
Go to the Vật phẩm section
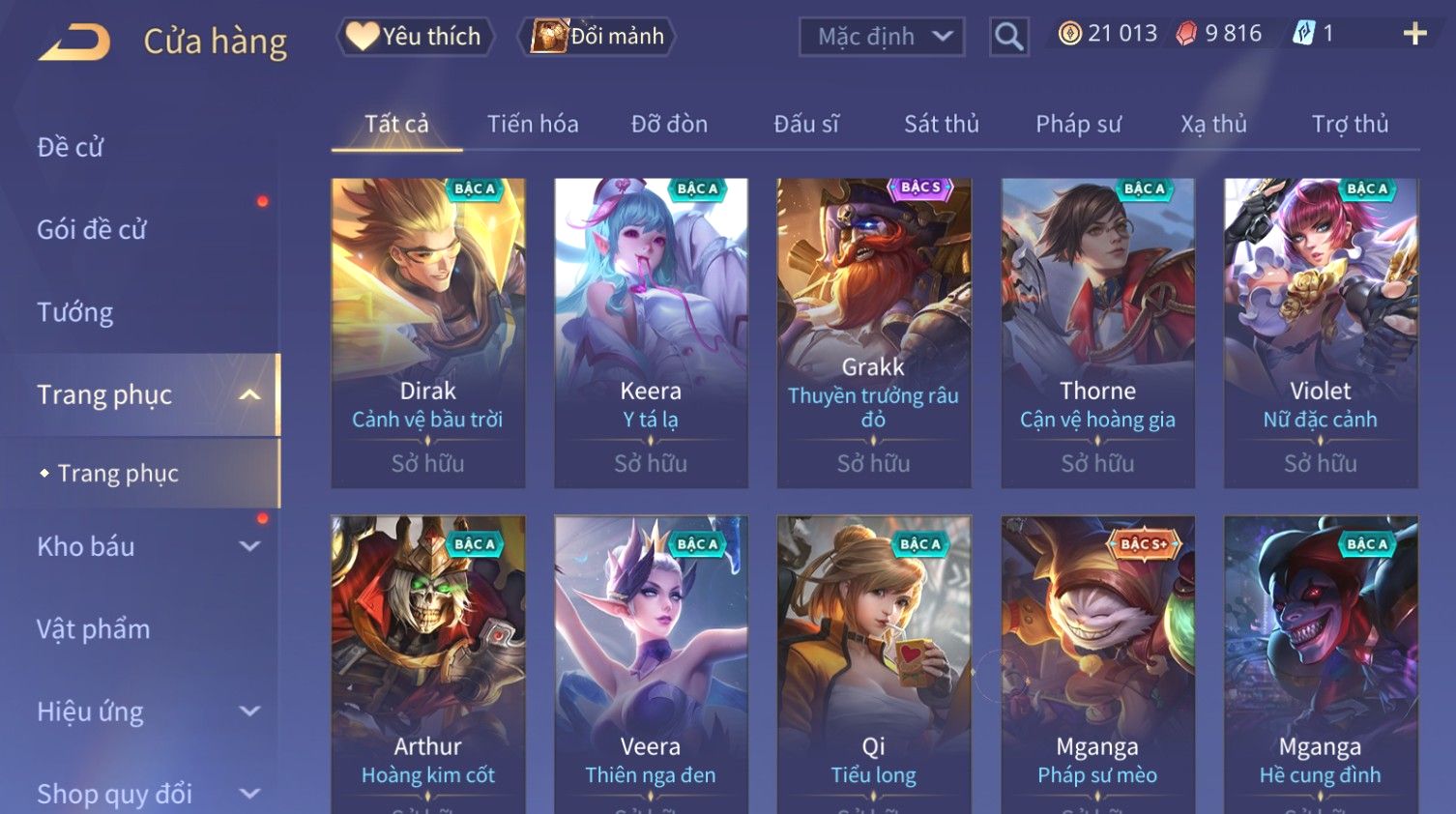click(94, 629)
